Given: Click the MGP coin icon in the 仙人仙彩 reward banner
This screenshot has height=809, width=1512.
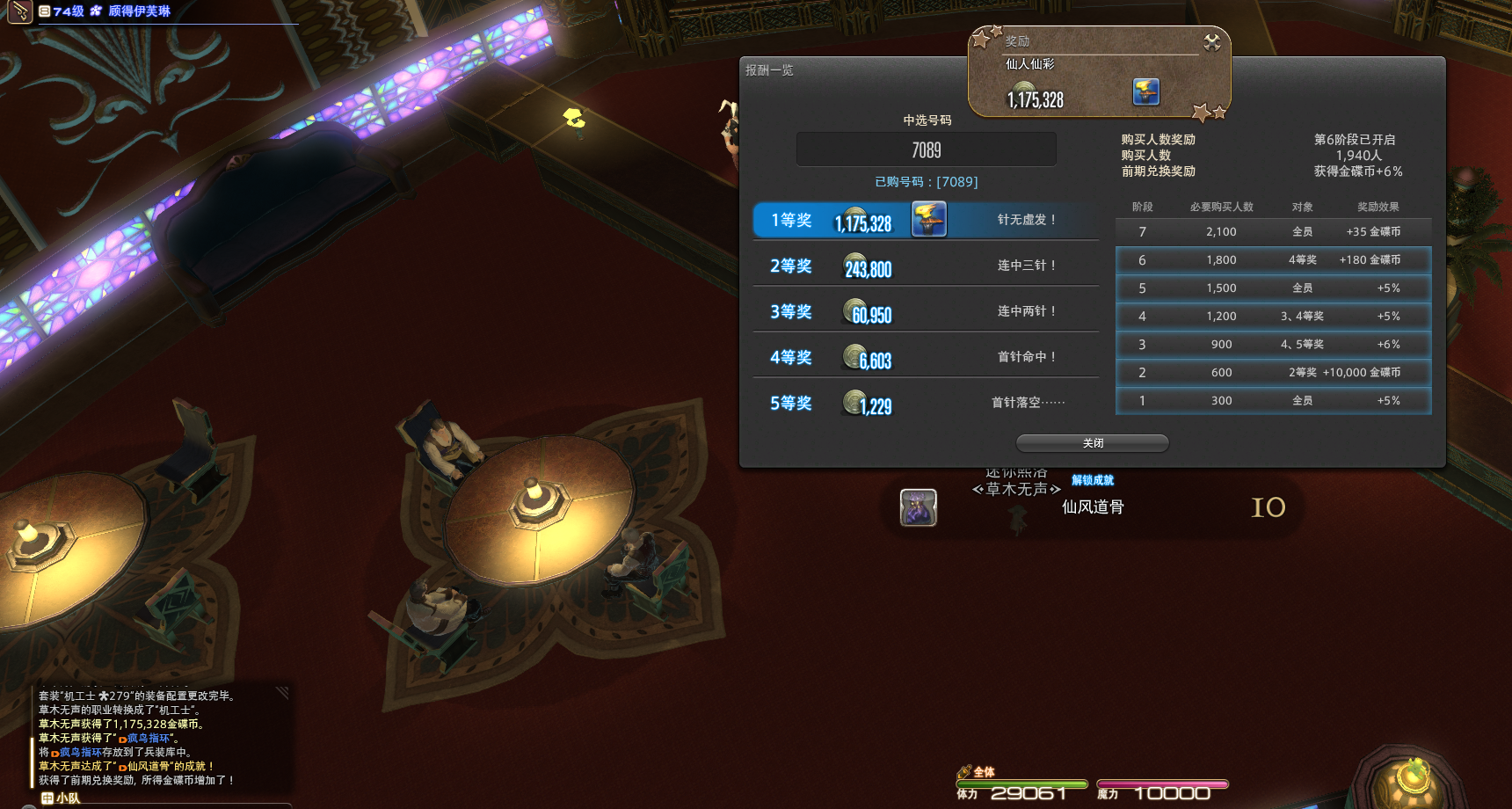Looking at the screenshot, I should point(1021,91).
